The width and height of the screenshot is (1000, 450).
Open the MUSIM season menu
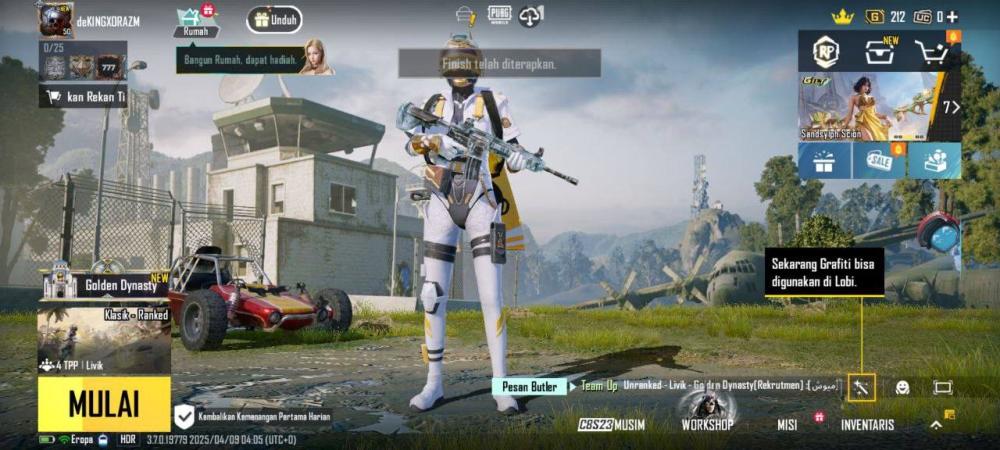point(612,424)
